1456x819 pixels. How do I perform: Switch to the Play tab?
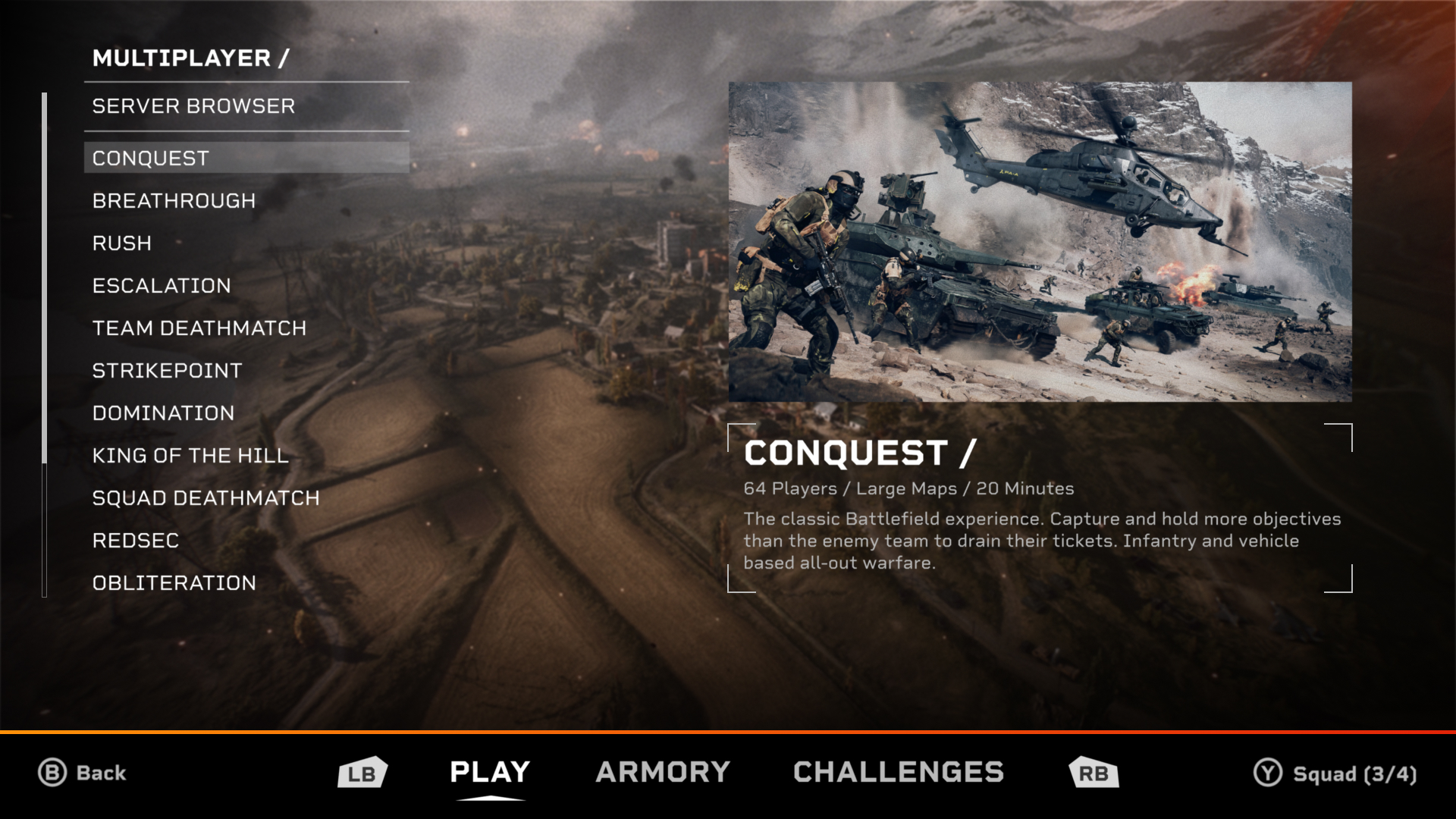490,772
